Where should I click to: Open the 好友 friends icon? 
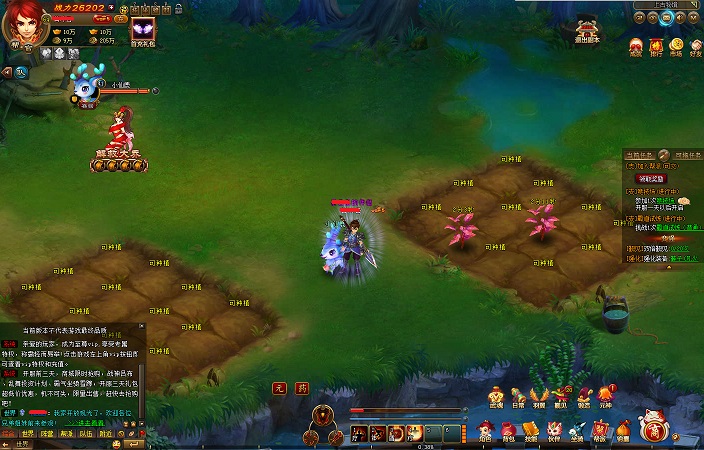698,47
